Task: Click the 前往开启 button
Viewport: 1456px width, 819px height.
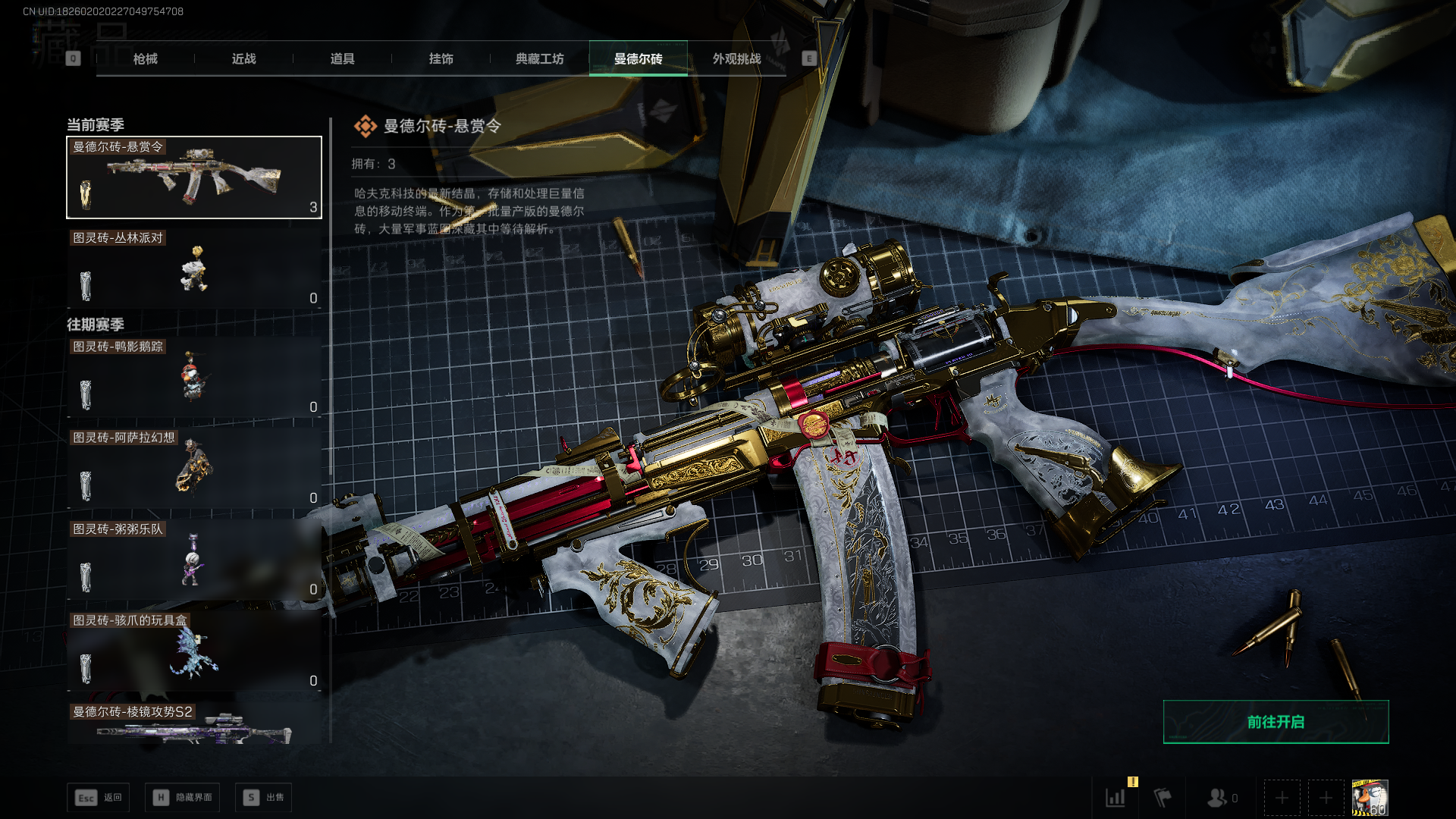Action: [x=1276, y=722]
